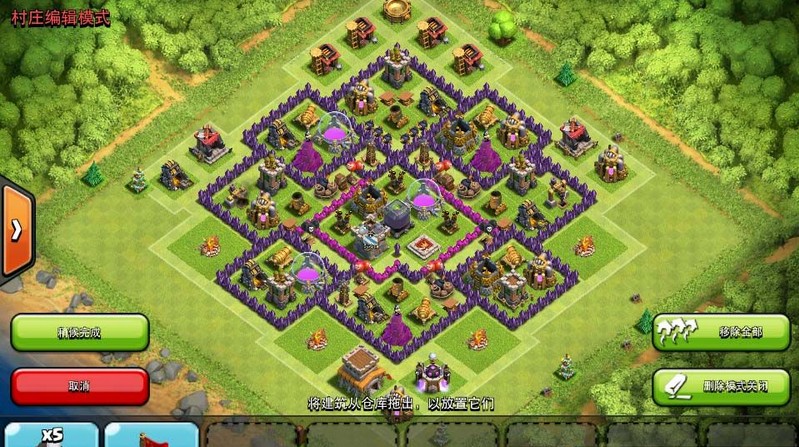Click the green 稍候完成 finish-later button
Image resolution: width=799 pixels, height=447 pixels.
(x=80, y=331)
